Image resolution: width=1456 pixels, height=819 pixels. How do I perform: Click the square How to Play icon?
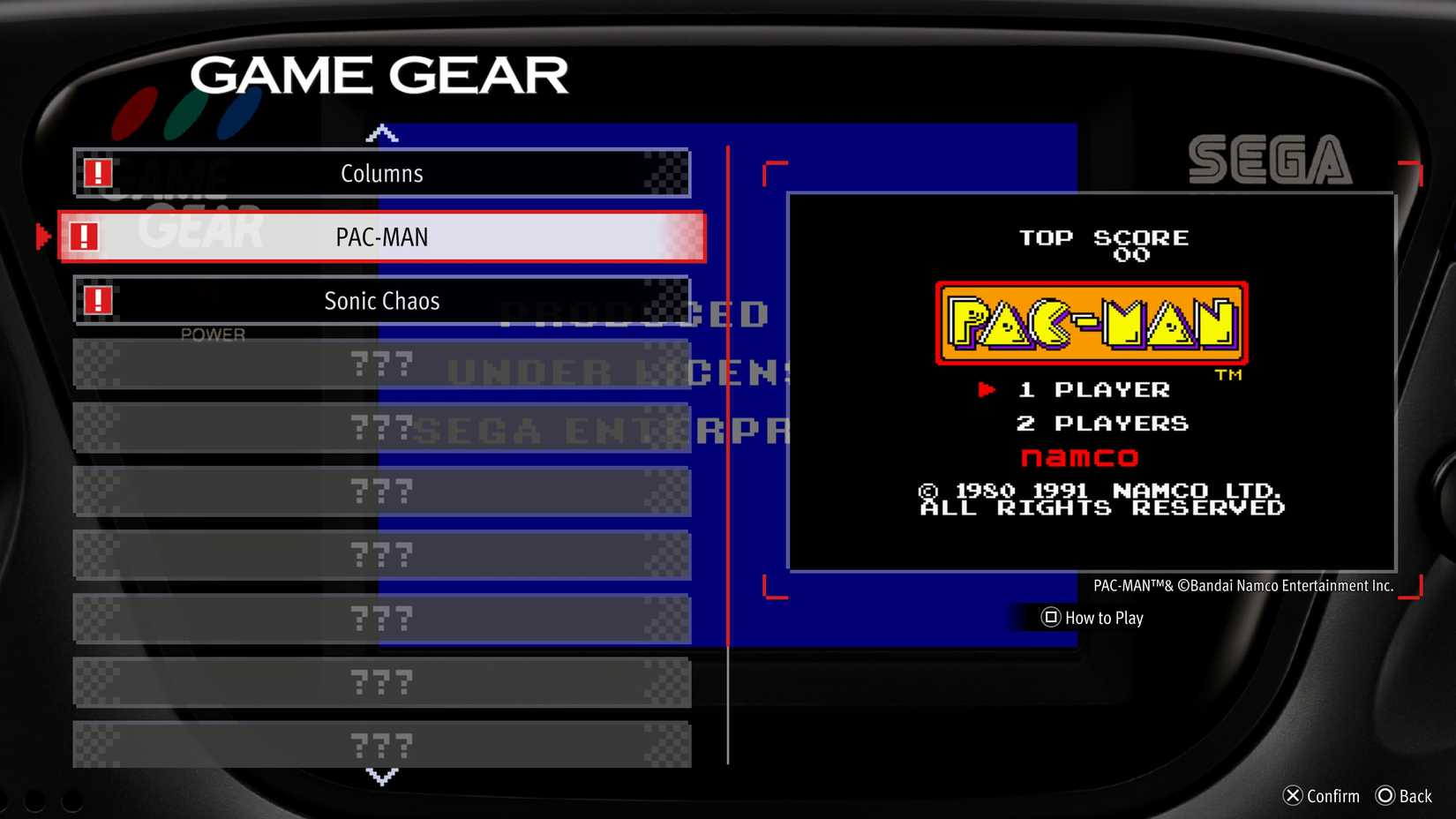[x=1050, y=618]
